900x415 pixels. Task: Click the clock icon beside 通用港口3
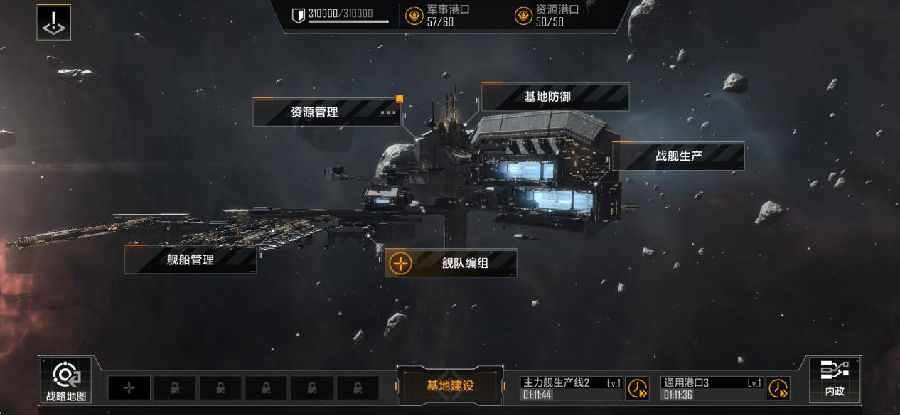(x=775, y=389)
